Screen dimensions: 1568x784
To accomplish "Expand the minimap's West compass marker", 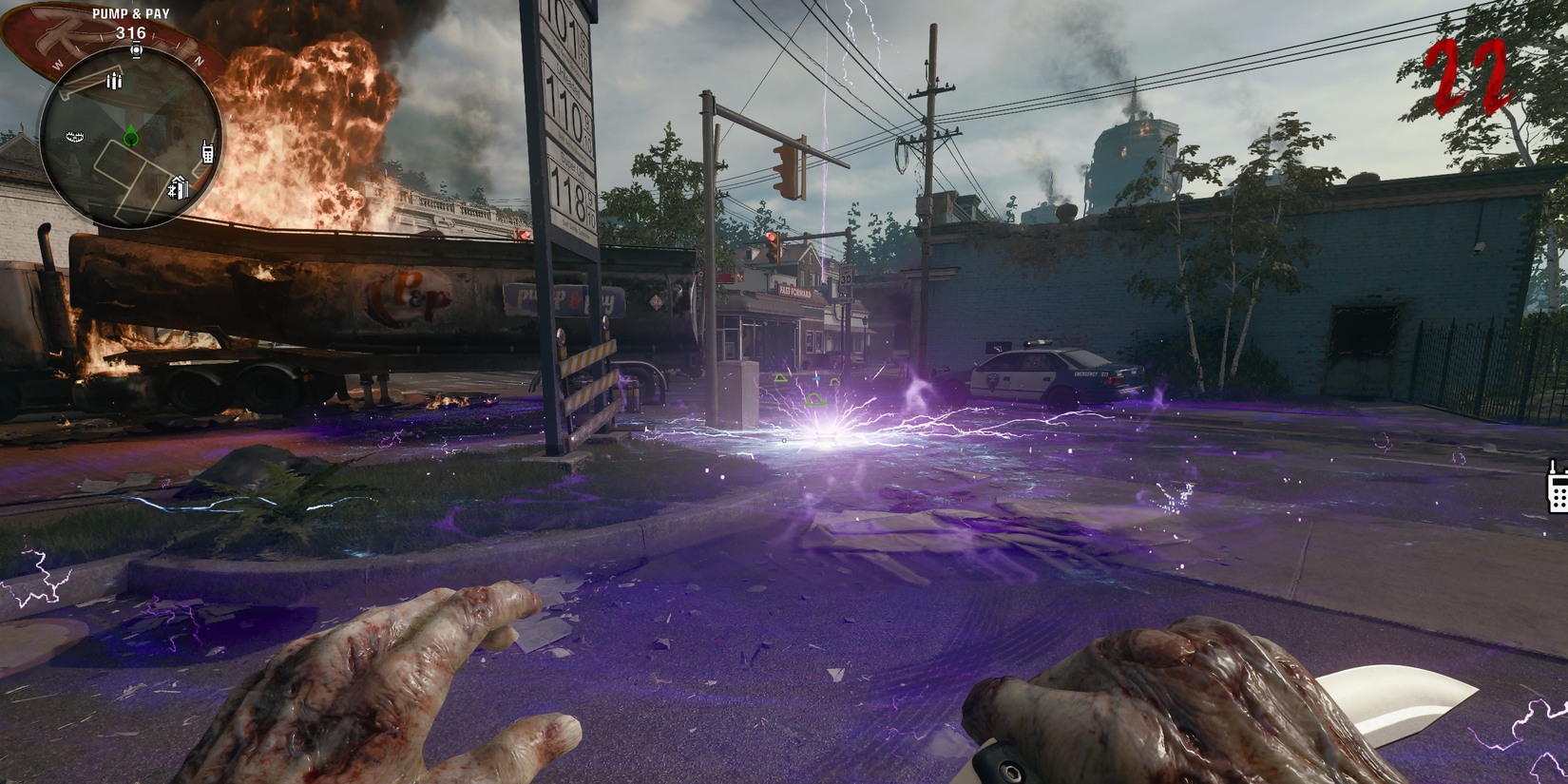I will pos(57,65).
